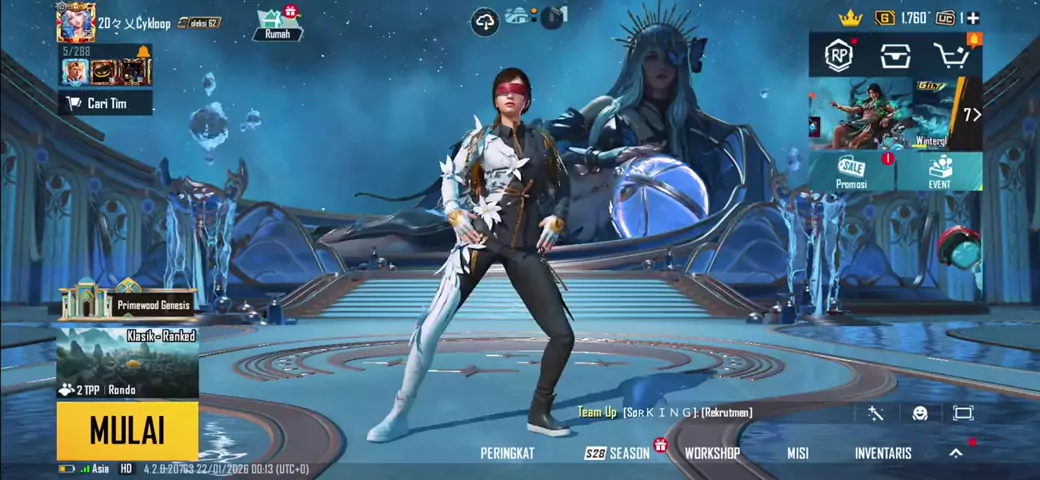Open the emote smiley icon
The height and width of the screenshot is (480, 1040).
point(920,413)
